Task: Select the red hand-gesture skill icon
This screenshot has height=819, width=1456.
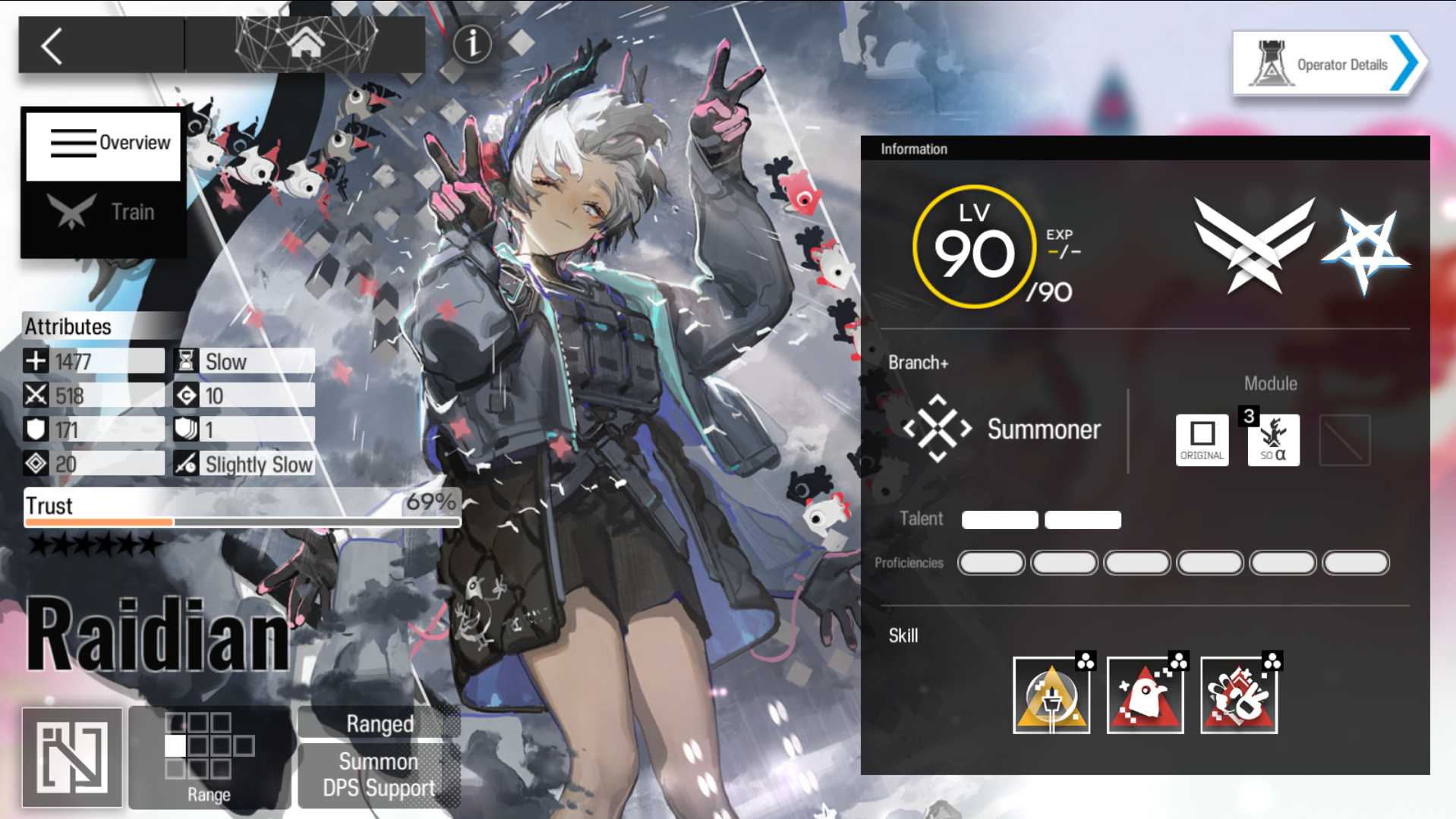Action: (1238, 695)
